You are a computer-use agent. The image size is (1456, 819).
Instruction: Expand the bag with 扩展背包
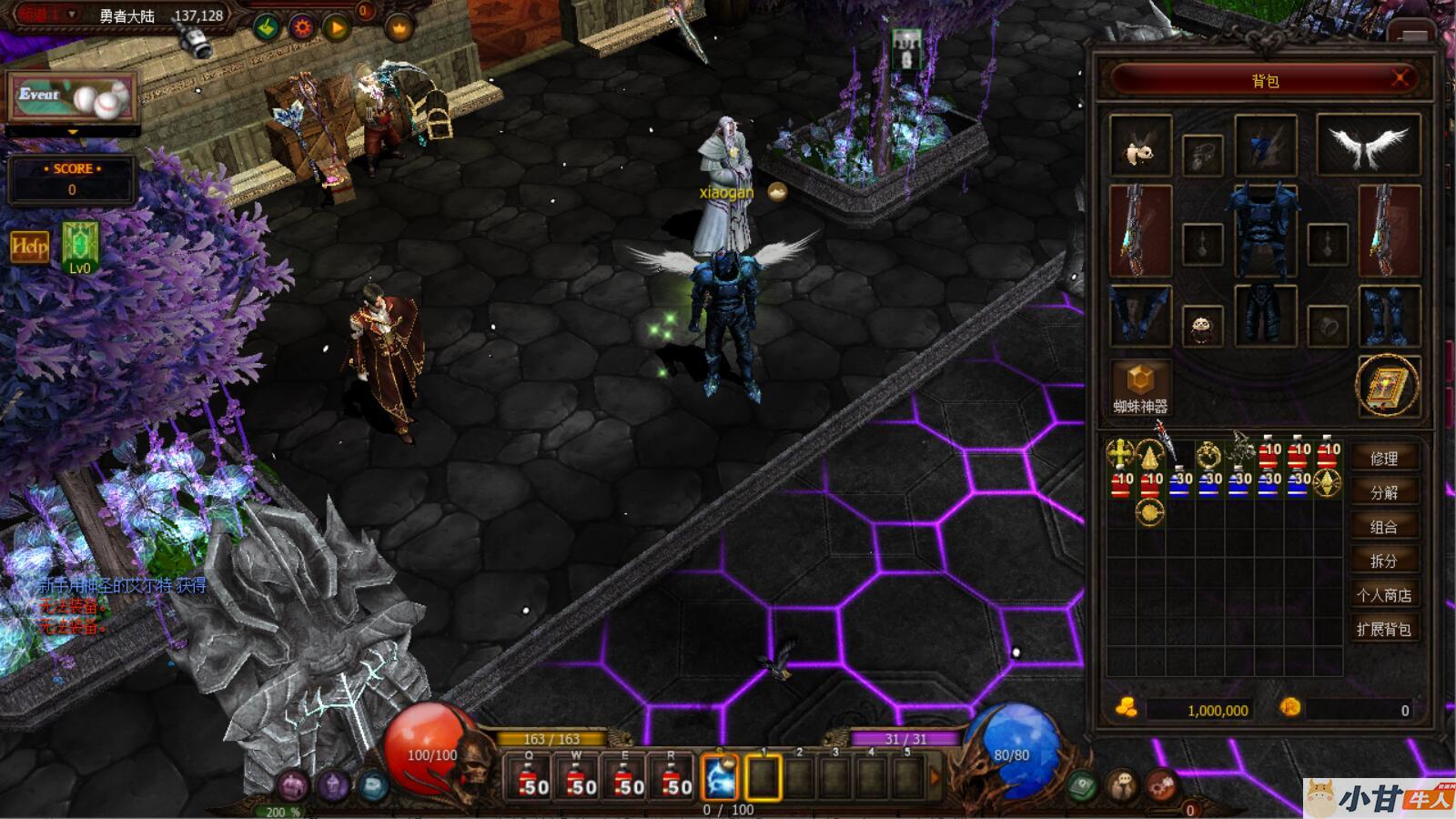click(x=1383, y=629)
